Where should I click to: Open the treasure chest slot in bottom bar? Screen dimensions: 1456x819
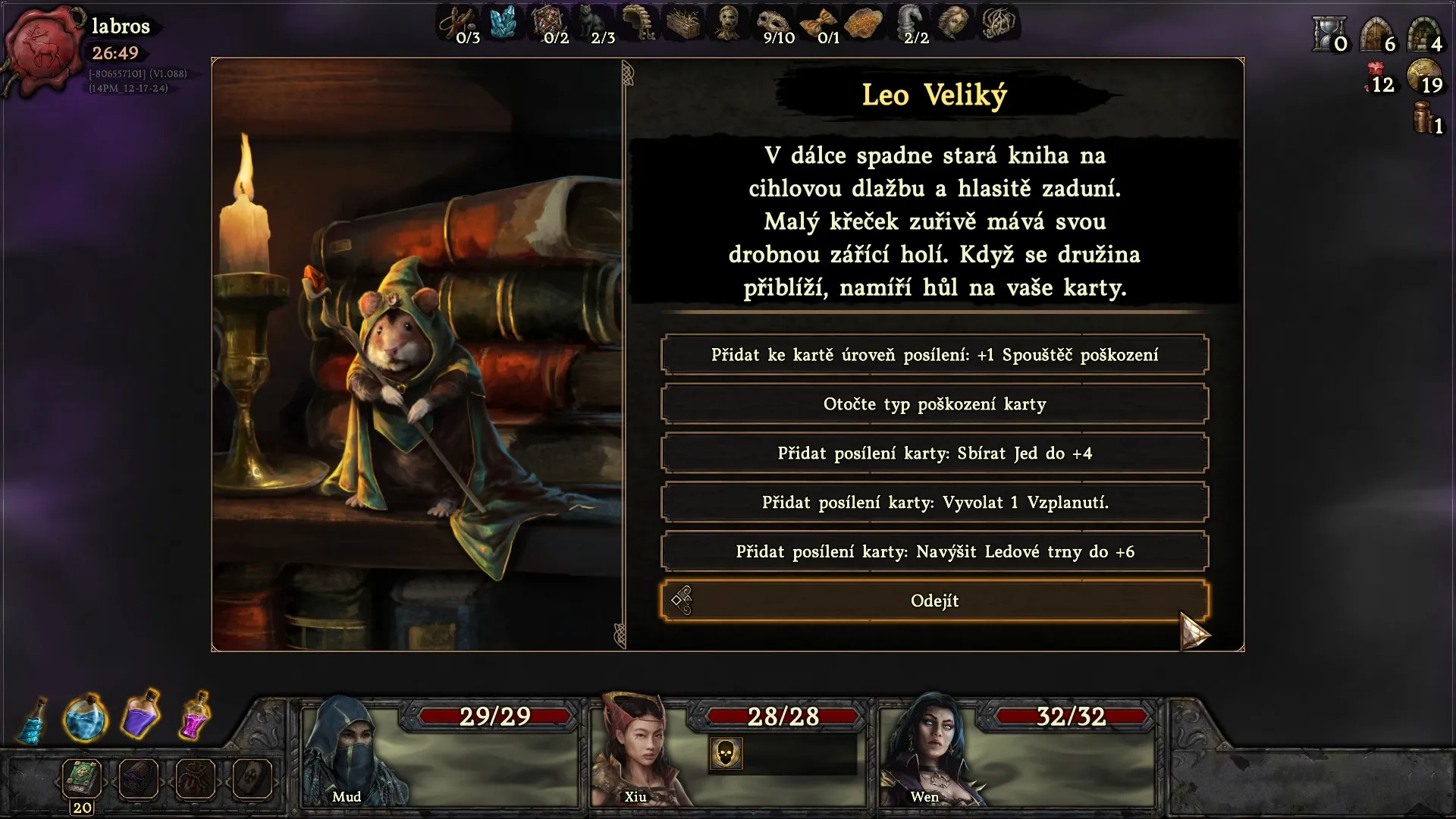tap(139, 779)
